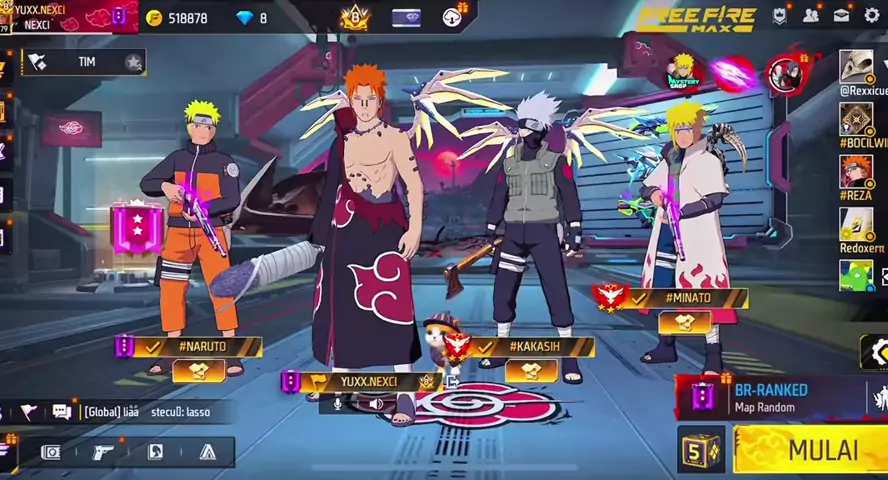Open the TIM team panel
The image size is (888, 480).
86,62
